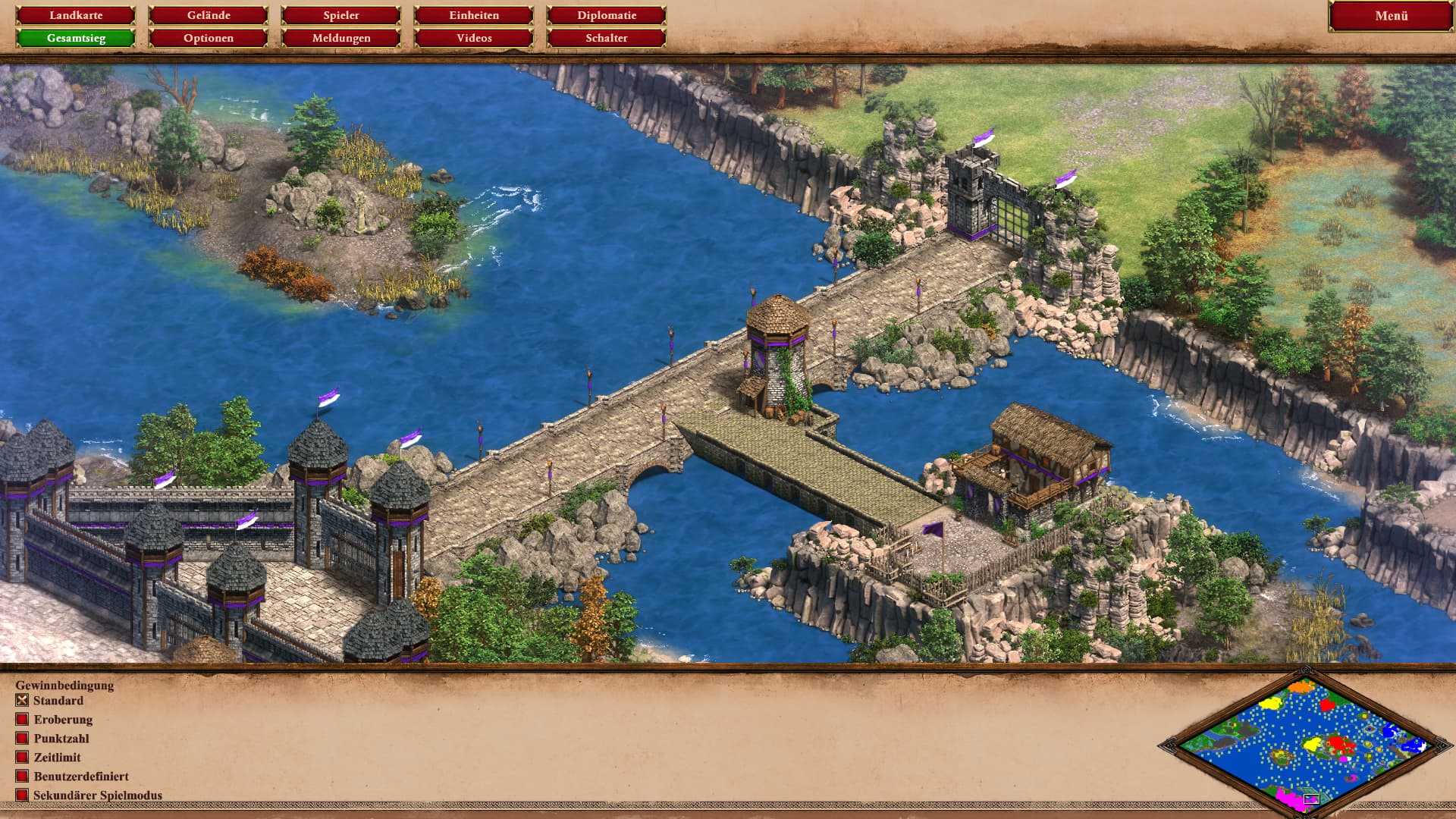This screenshot has height=819, width=1456.
Task: Open the Landkarte editor tab
Action: coord(76,15)
